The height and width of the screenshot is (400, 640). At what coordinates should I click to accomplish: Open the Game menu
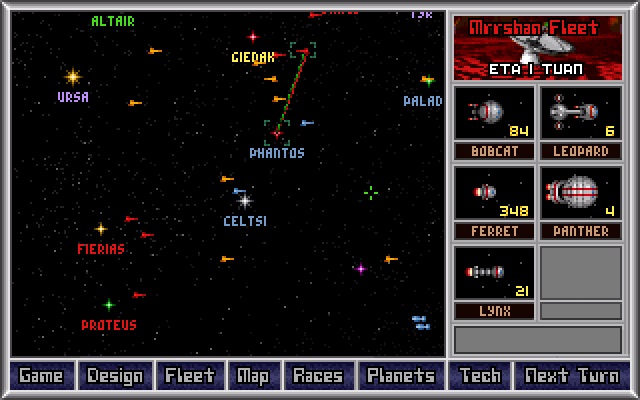pyautogui.click(x=41, y=376)
